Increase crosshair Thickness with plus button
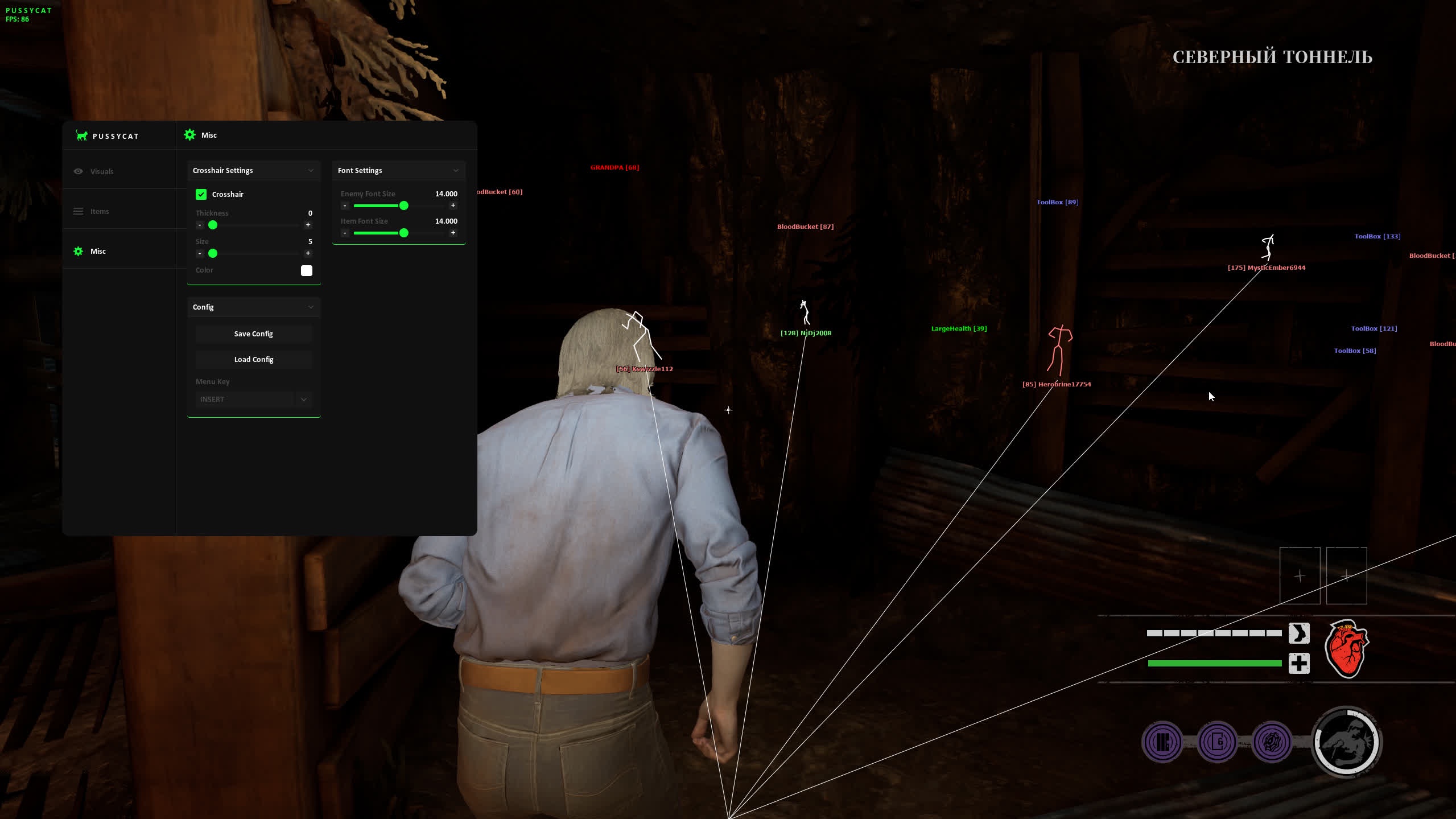Screen dimensions: 1456x819 [308, 225]
